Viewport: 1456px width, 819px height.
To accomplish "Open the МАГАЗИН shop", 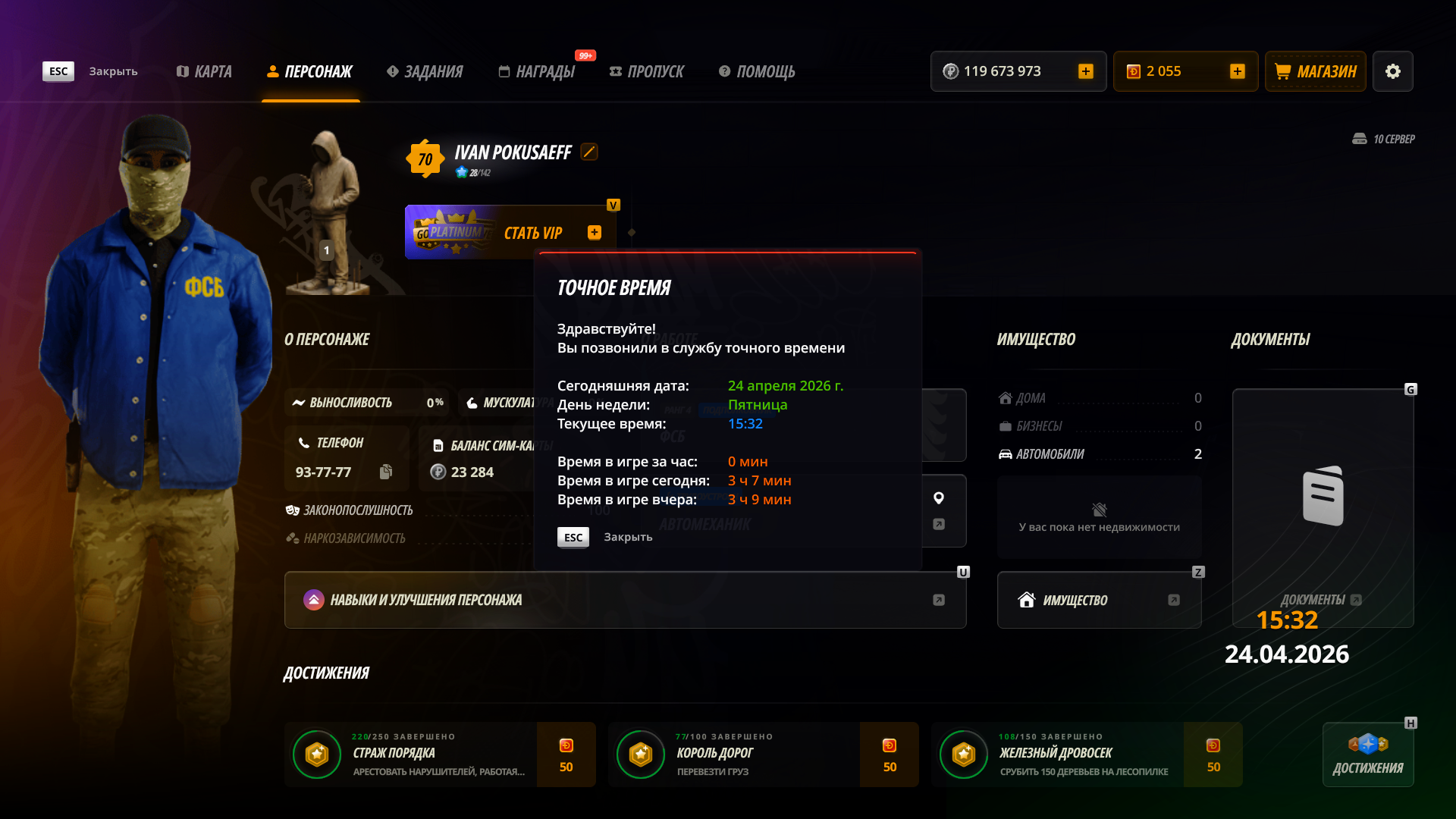I will [1316, 71].
